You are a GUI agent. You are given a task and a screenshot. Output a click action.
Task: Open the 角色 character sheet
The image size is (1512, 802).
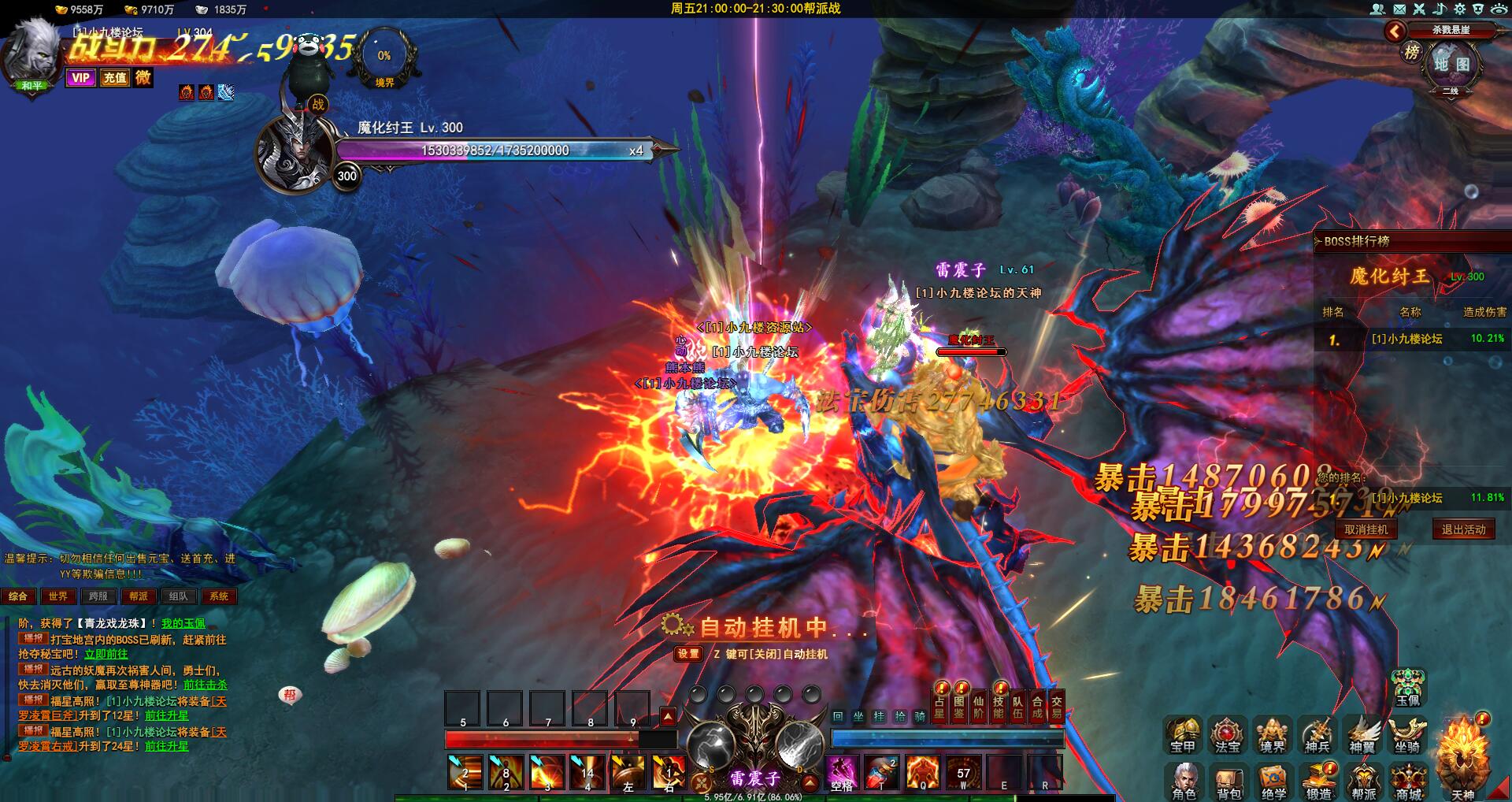[1184, 779]
